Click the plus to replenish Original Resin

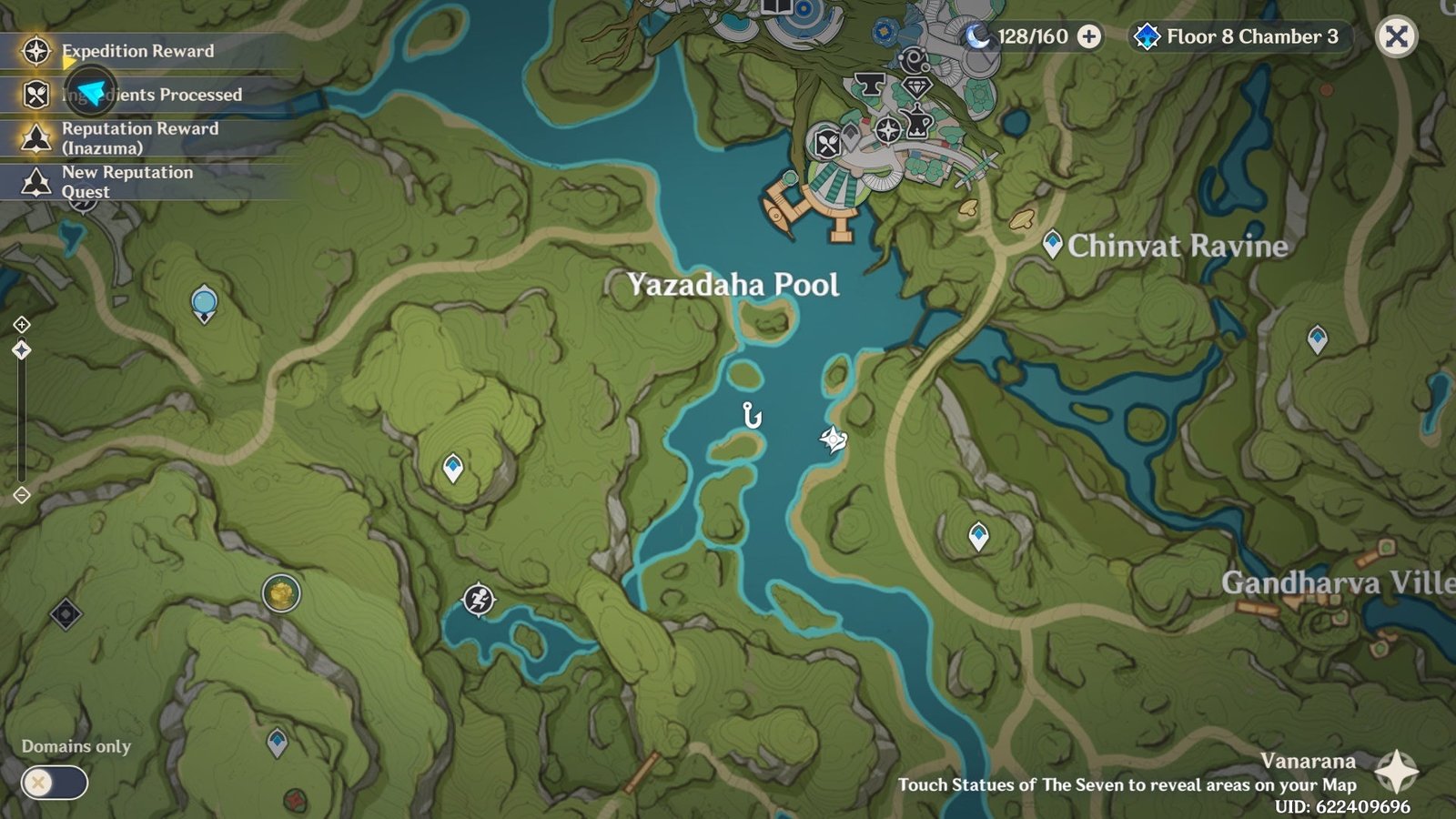[1088, 38]
